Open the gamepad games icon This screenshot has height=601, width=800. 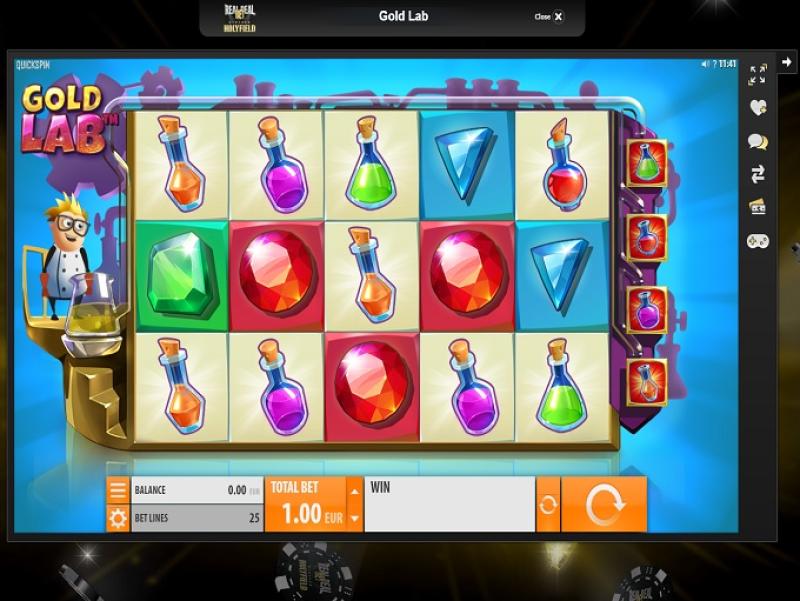[x=757, y=241]
